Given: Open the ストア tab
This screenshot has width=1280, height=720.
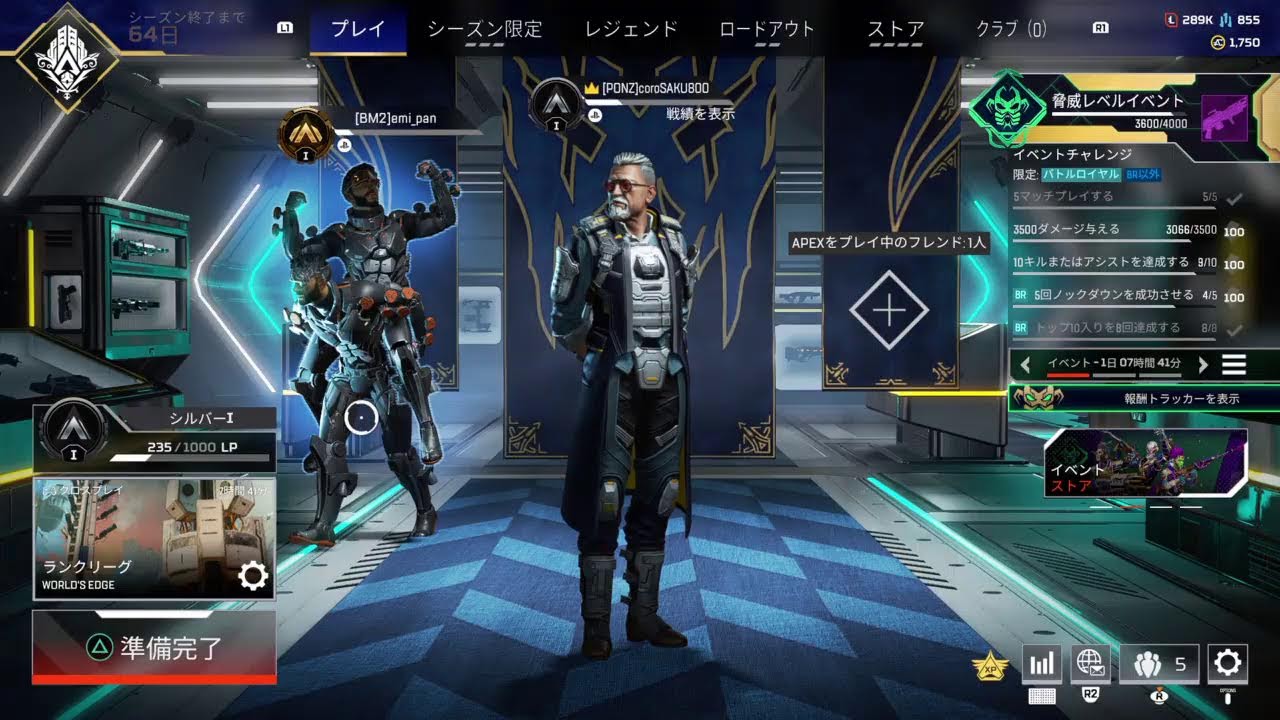Looking at the screenshot, I should 895,29.
